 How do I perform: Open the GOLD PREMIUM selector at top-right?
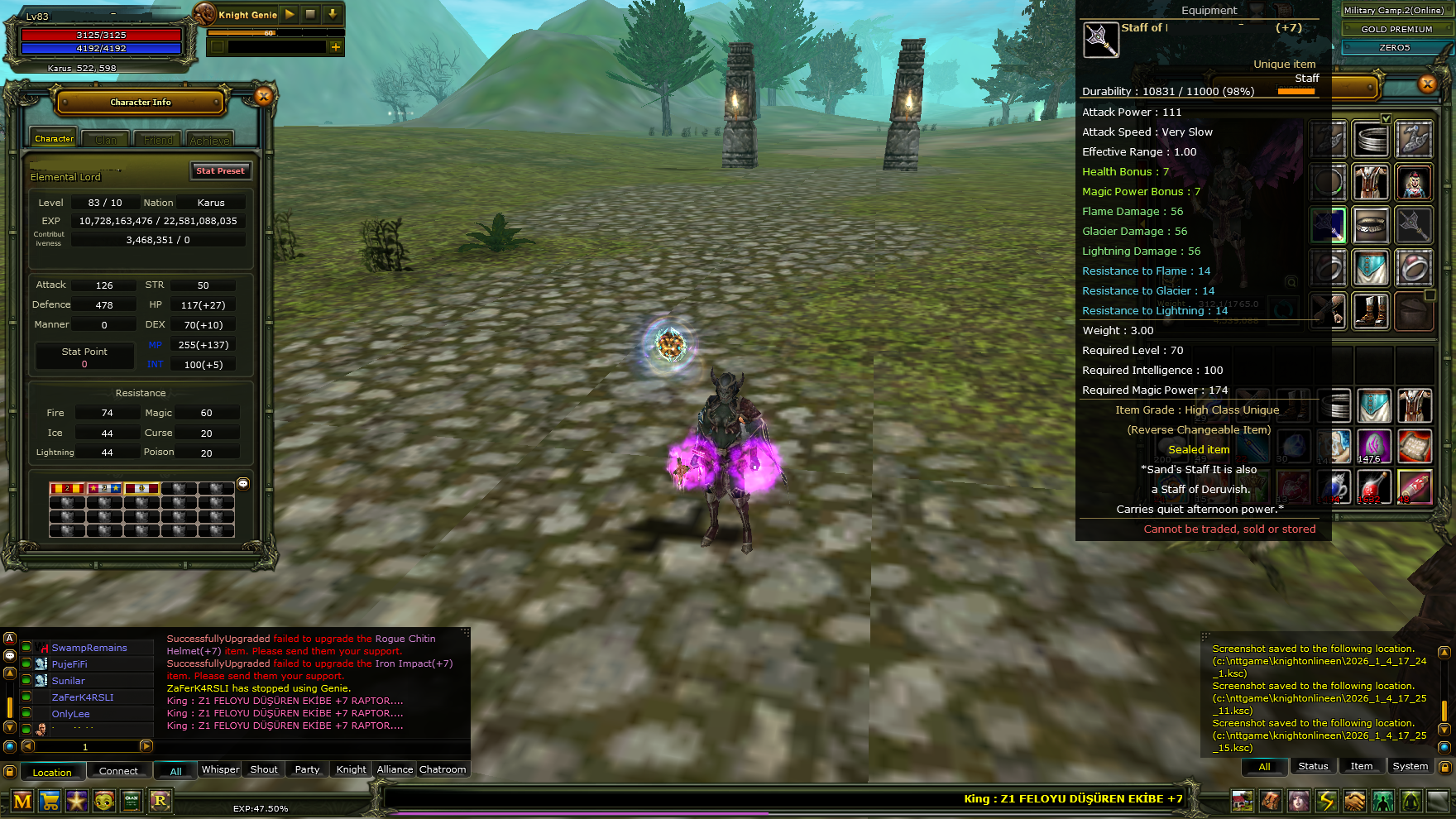[x=1396, y=29]
